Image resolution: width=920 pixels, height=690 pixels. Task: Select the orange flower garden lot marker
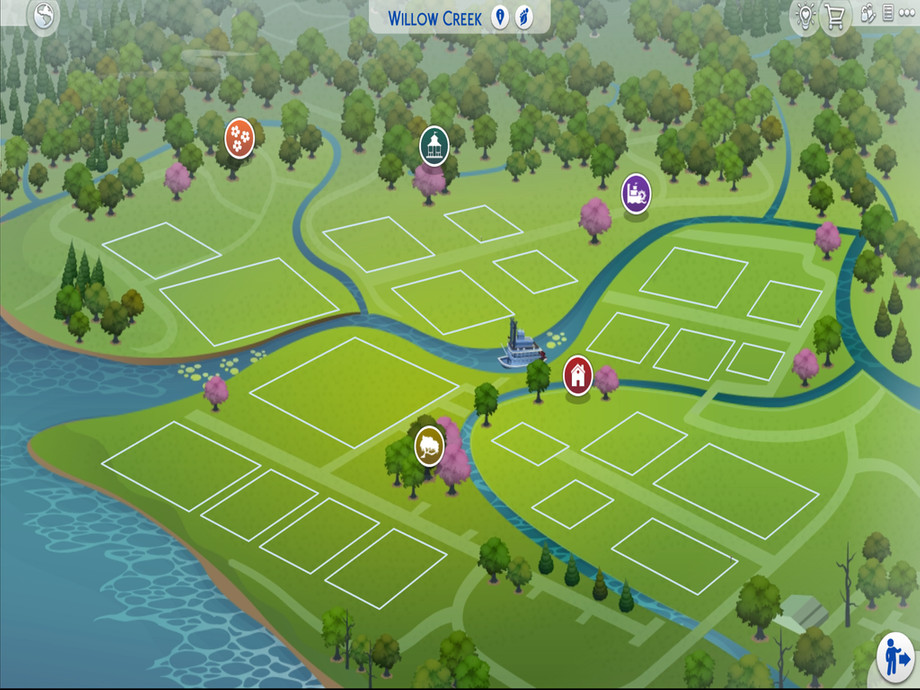coord(239,135)
